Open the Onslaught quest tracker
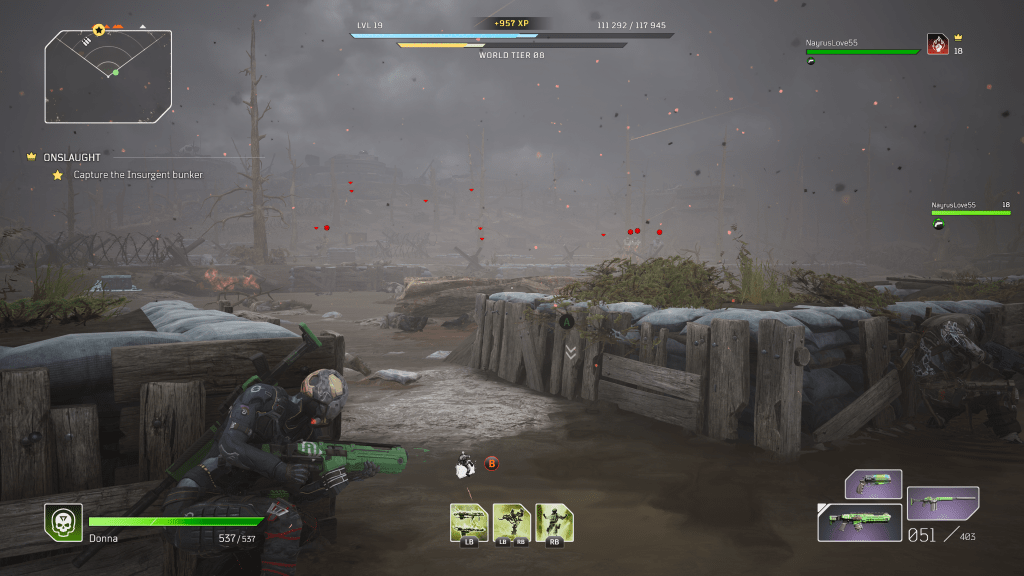Viewport: 1024px width, 576px height. (71, 157)
